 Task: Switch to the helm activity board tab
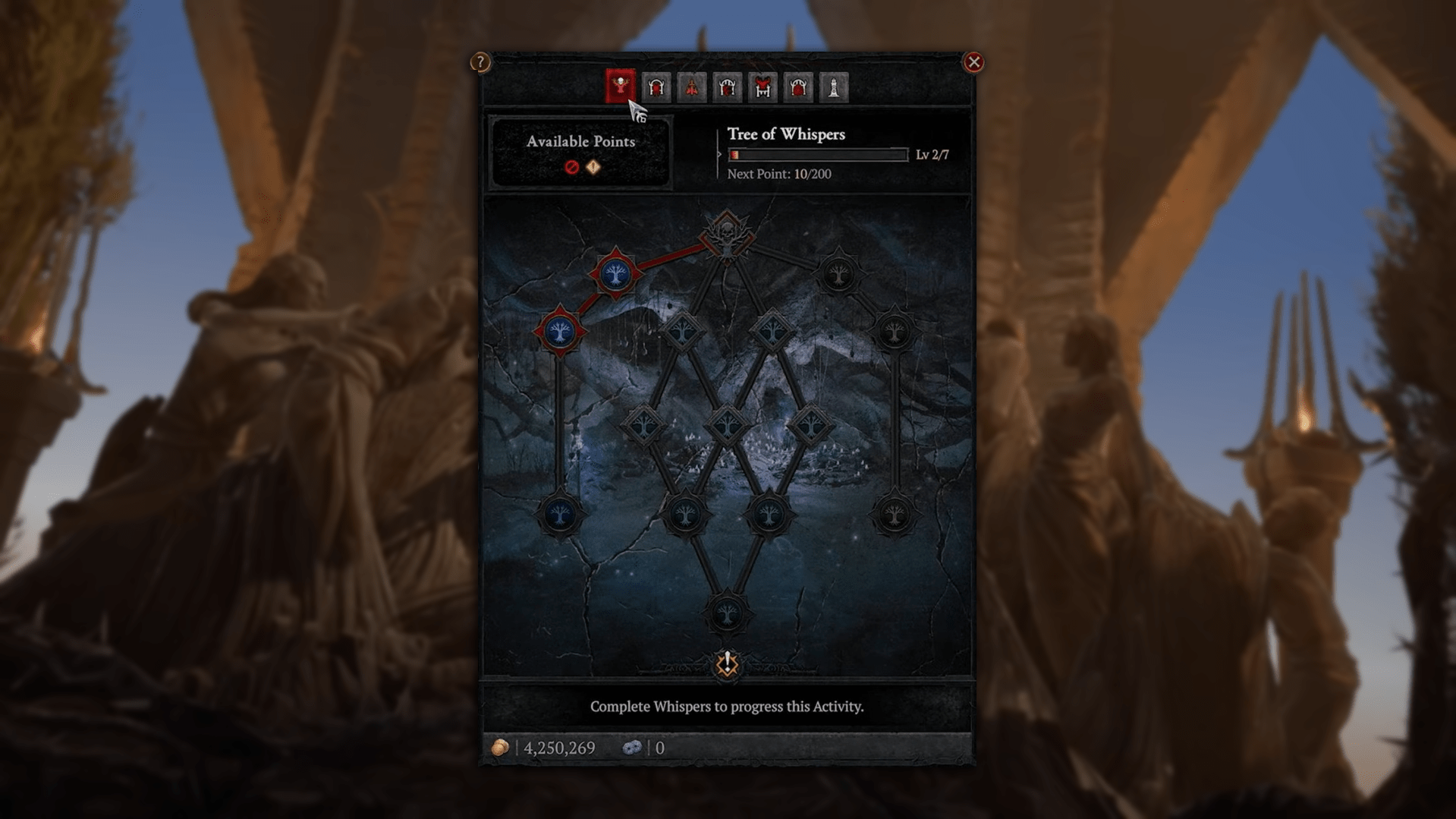(x=656, y=87)
